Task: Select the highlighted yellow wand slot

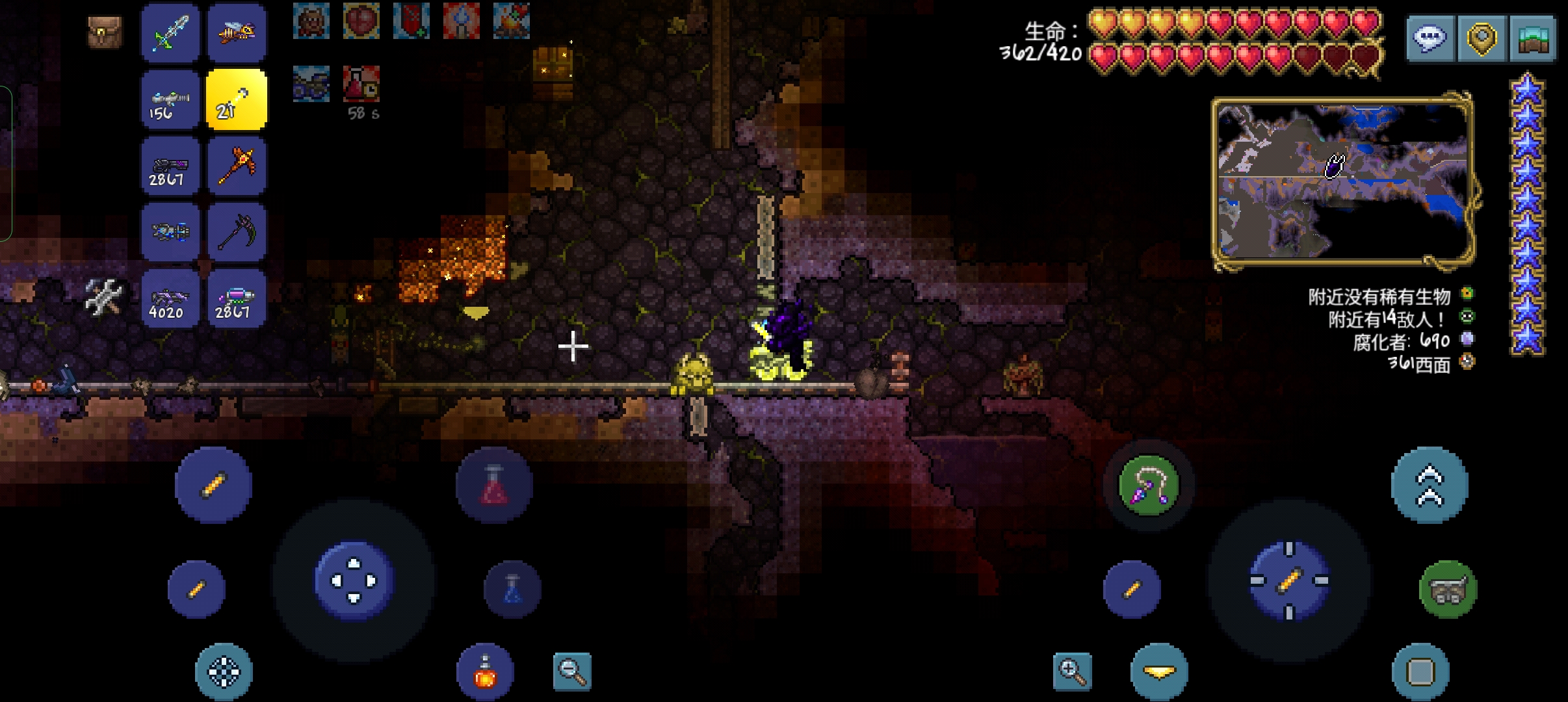Action: 237,100
